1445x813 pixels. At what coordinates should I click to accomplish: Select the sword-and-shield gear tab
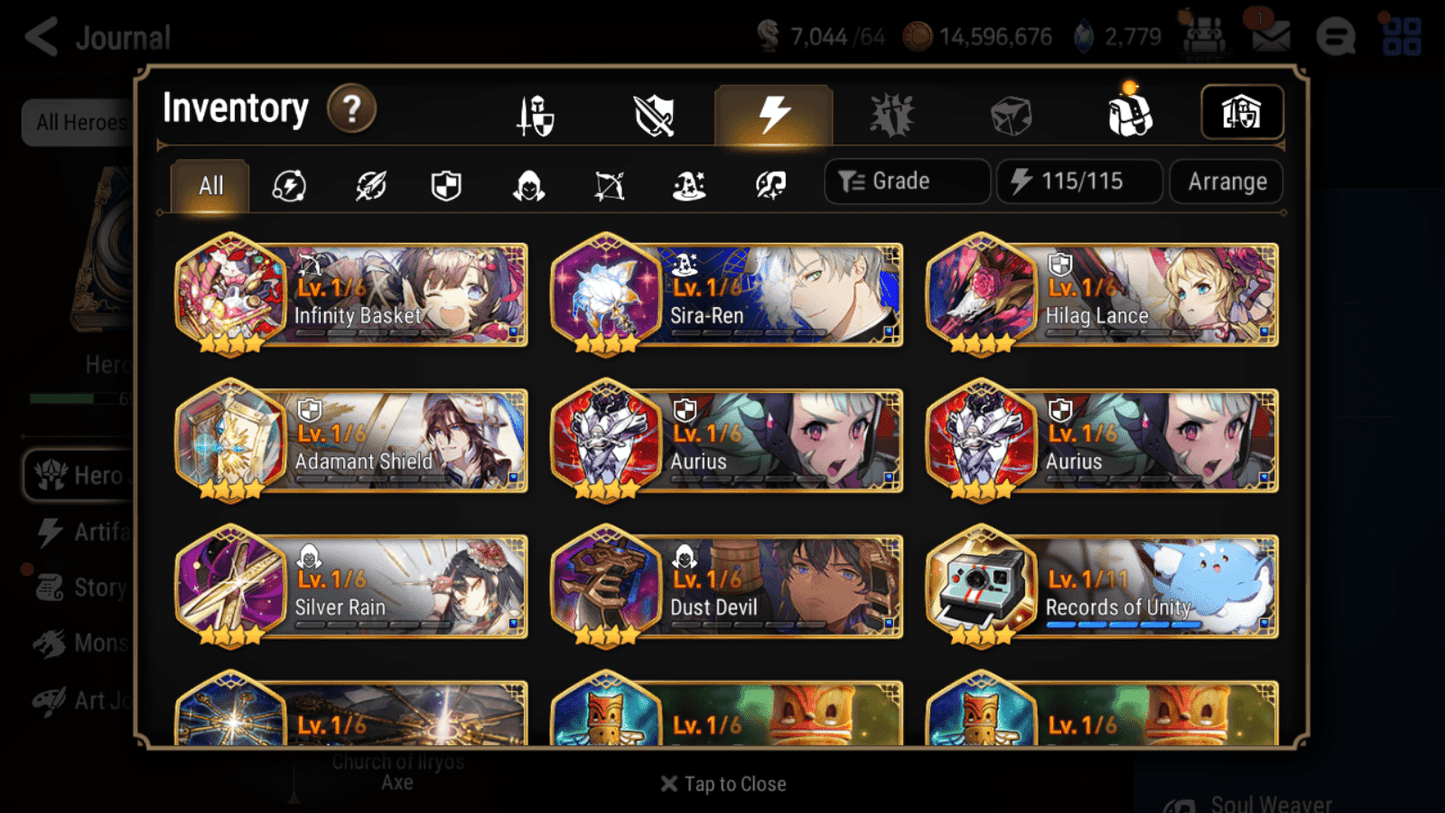coord(653,113)
